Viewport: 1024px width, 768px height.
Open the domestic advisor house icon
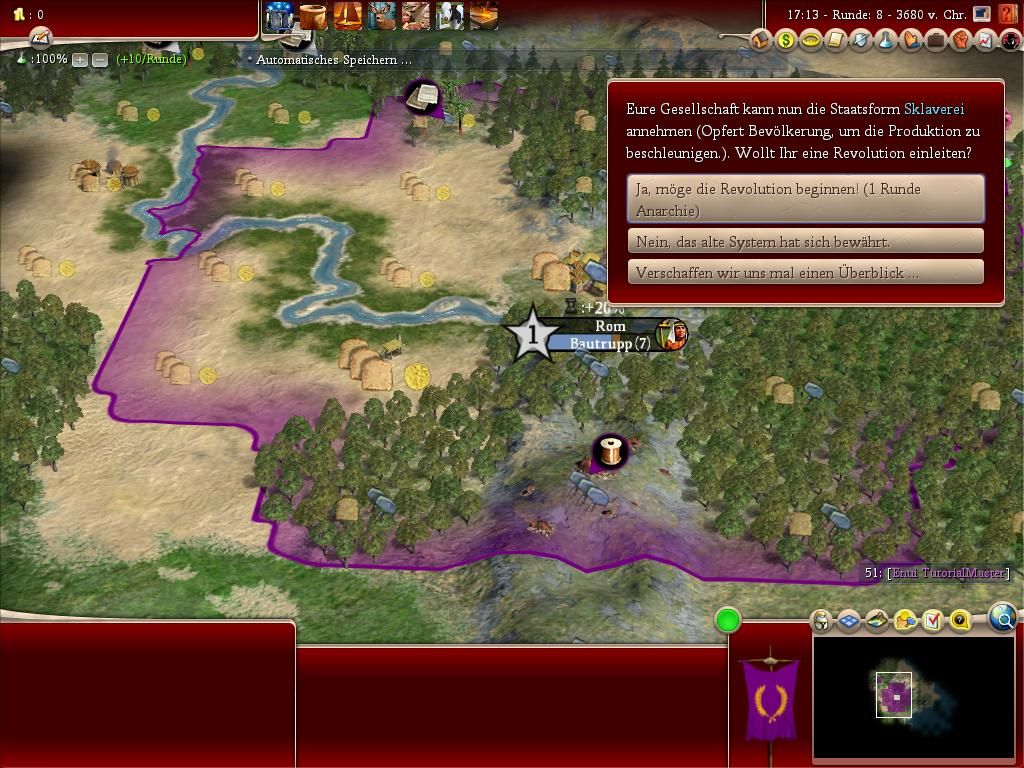pyautogui.click(x=761, y=40)
